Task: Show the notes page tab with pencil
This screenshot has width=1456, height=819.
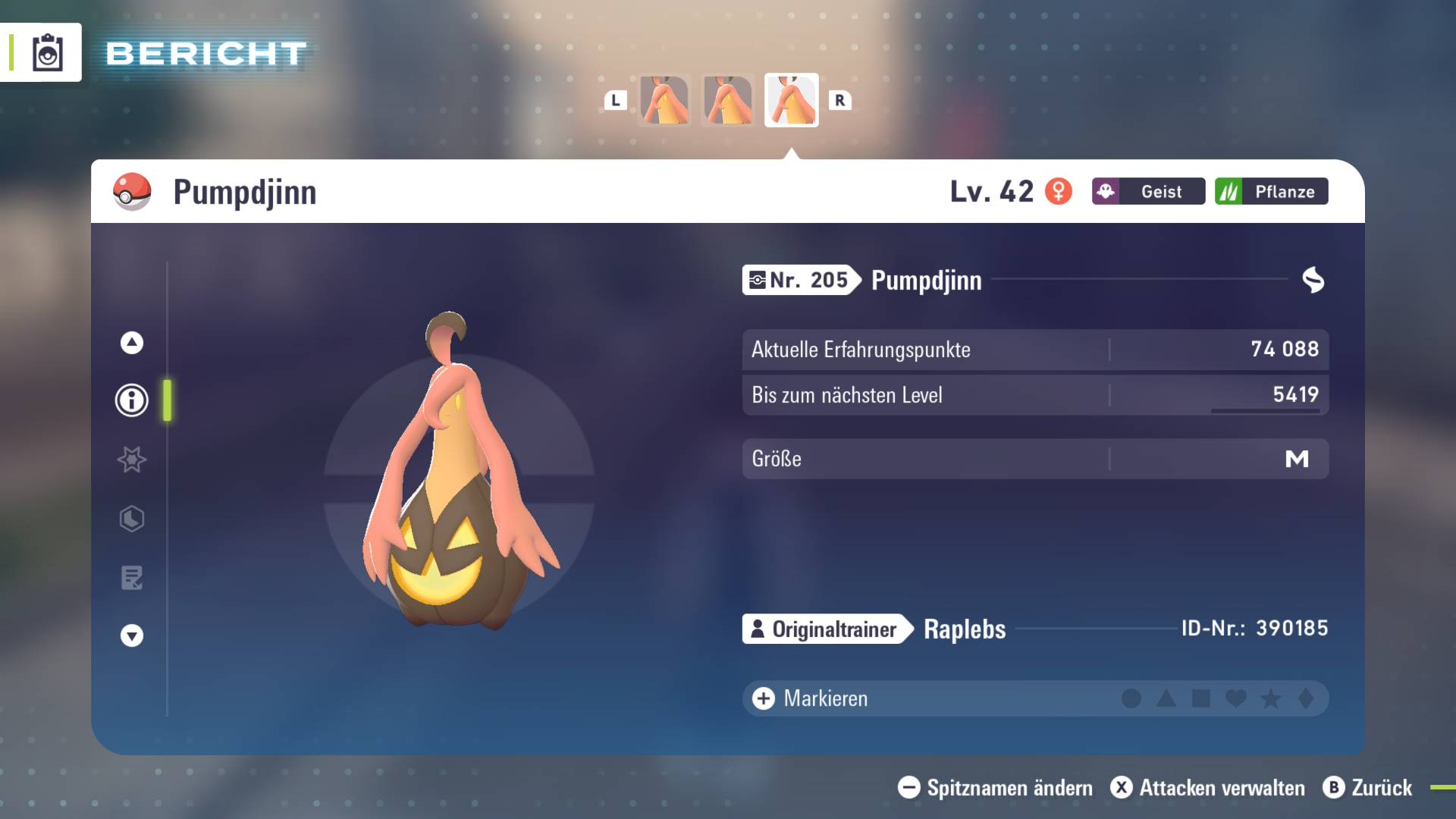Action: (132, 578)
